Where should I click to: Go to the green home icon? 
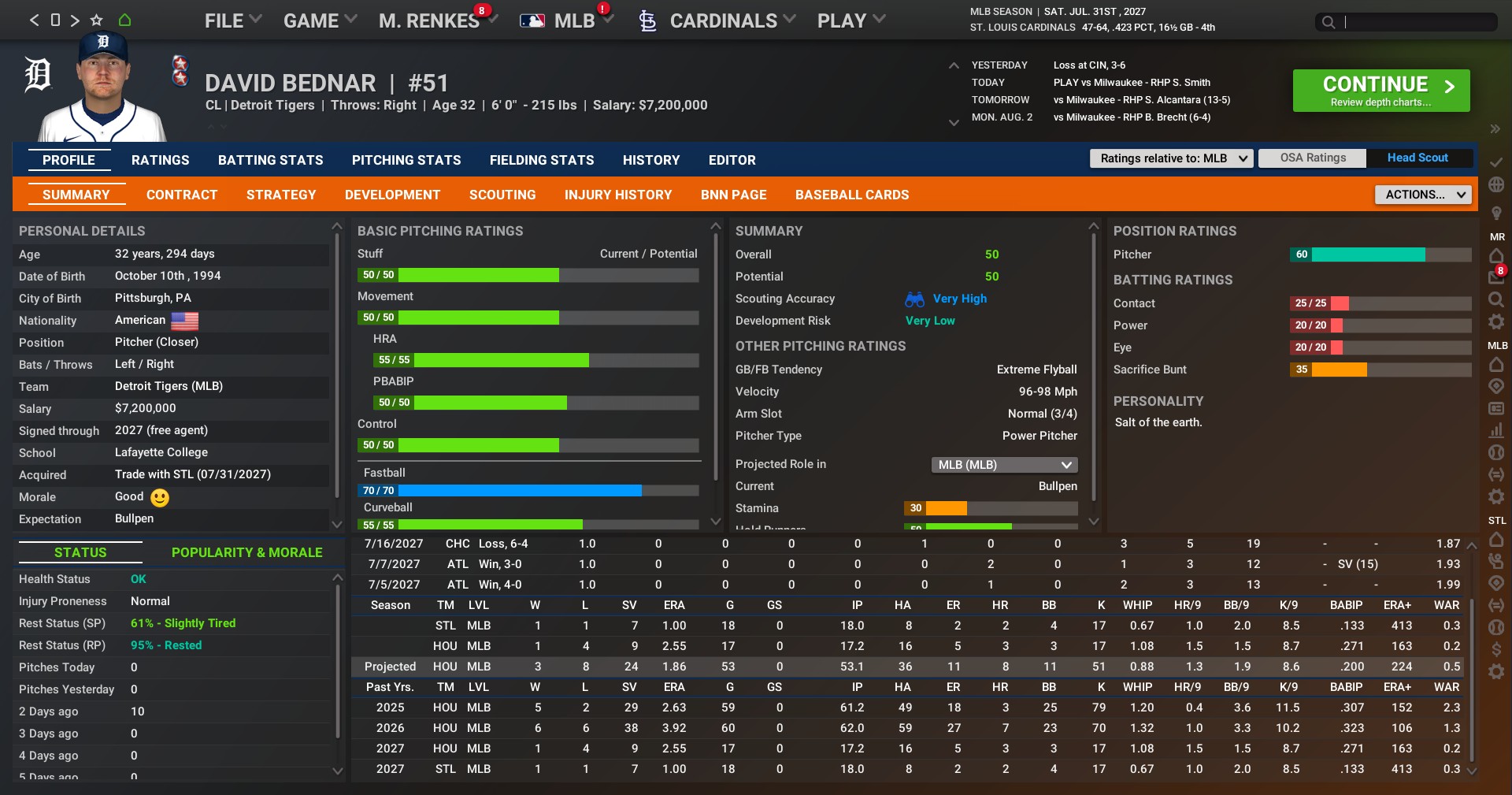[x=124, y=20]
